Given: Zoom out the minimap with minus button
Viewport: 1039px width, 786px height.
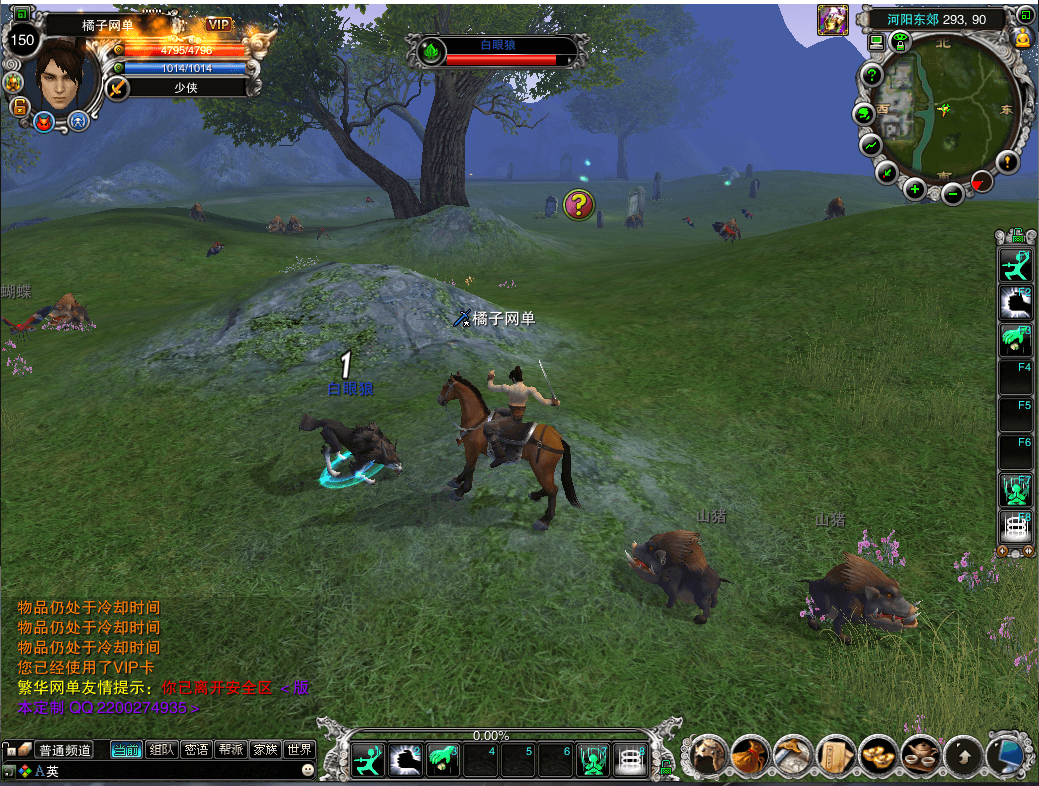Looking at the screenshot, I should [x=953, y=193].
